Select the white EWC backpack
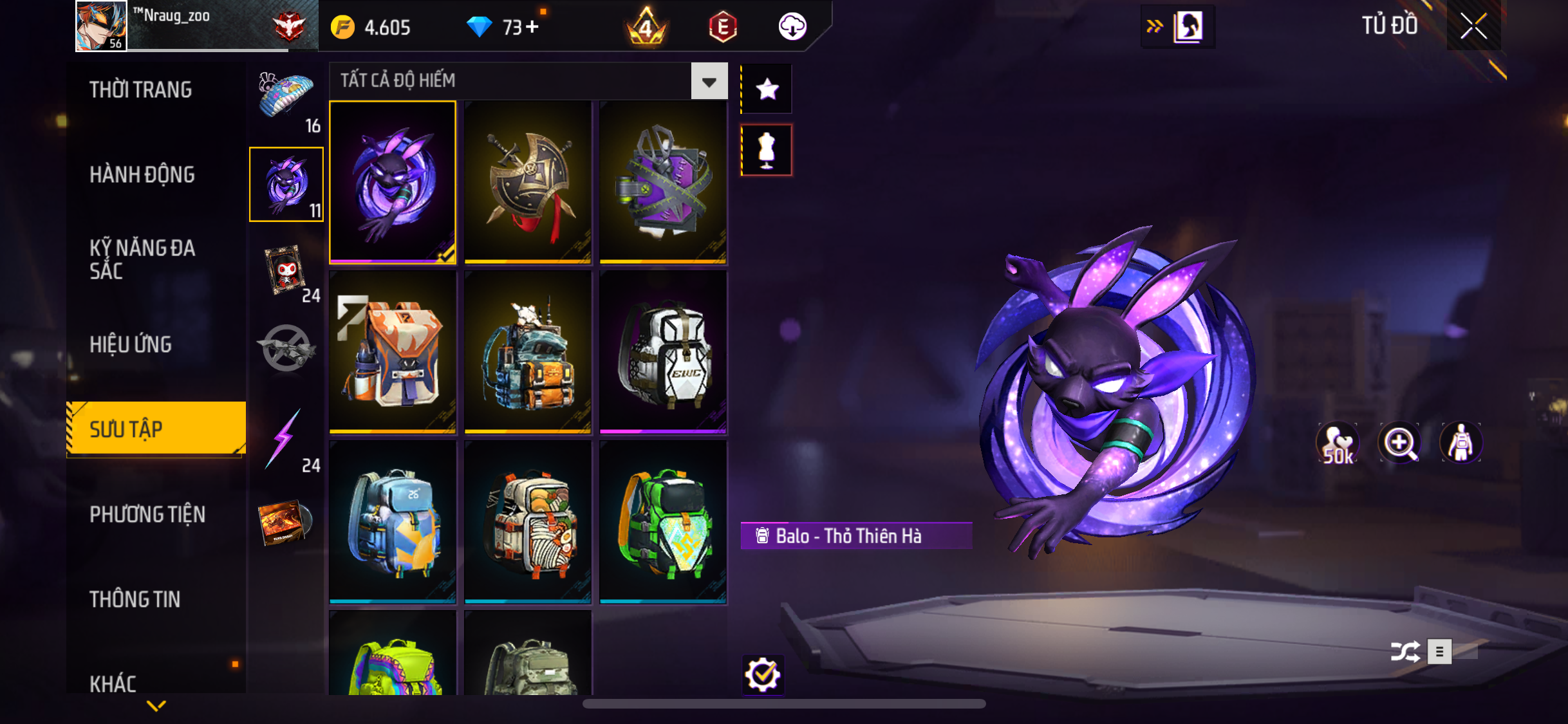The height and width of the screenshot is (724, 1568). [x=663, y=352]
